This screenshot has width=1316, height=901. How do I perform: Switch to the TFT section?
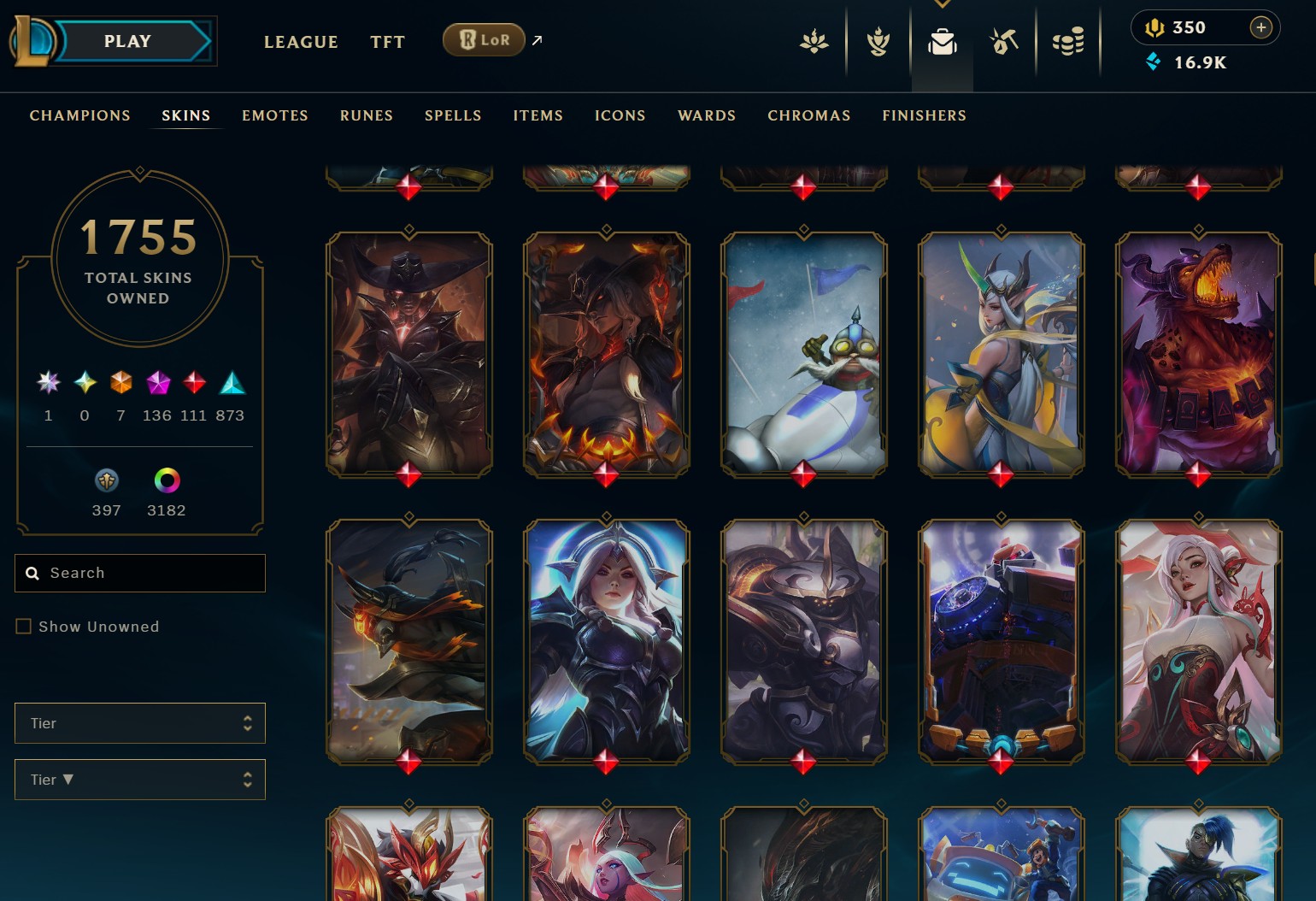(x=387, y=42)
